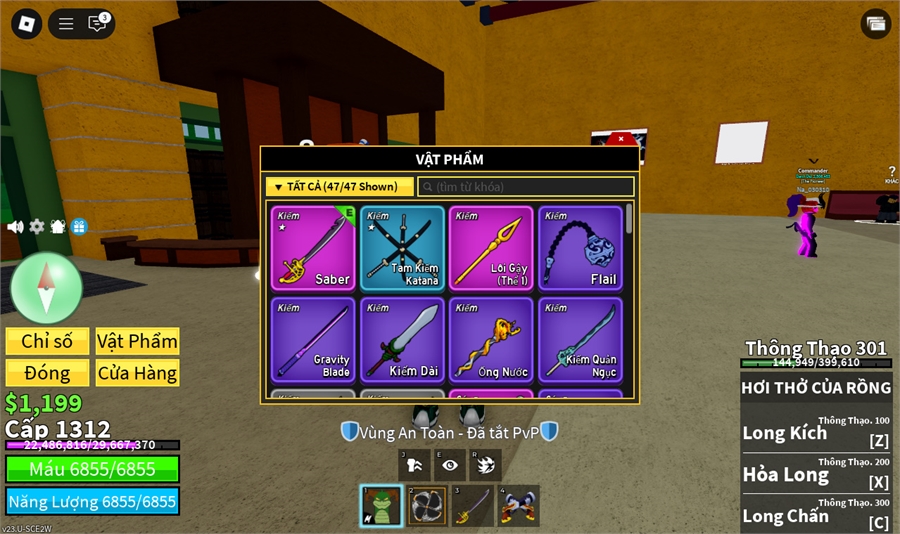Open the Roblox chat button

click(97, 24)
